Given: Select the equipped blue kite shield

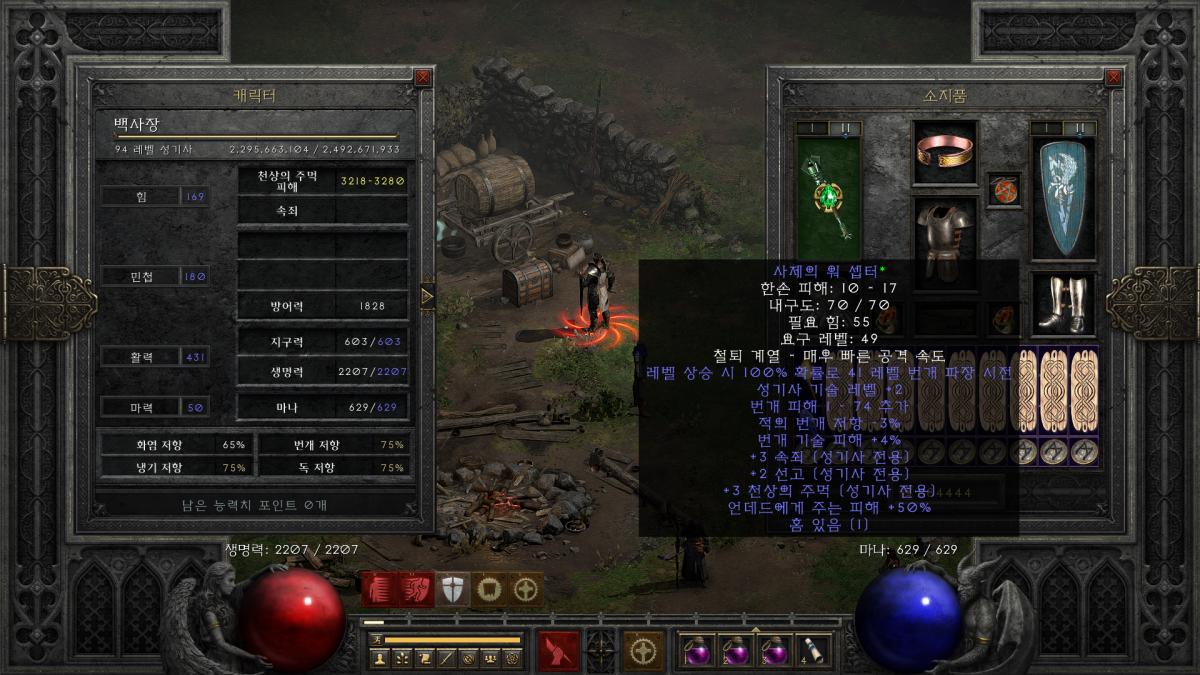Looking at the screenshot, I should pyautogui.click(x=1063, y=199).
